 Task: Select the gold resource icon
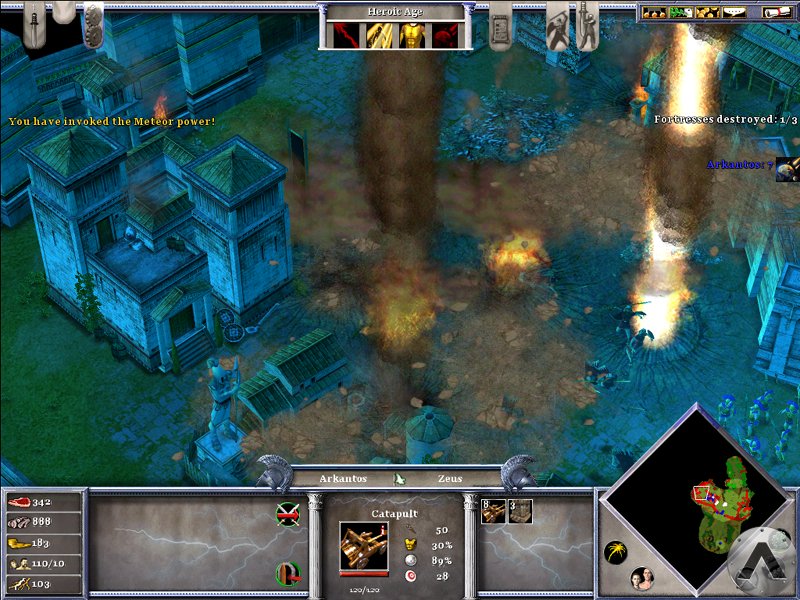click(x=18, y=542)
